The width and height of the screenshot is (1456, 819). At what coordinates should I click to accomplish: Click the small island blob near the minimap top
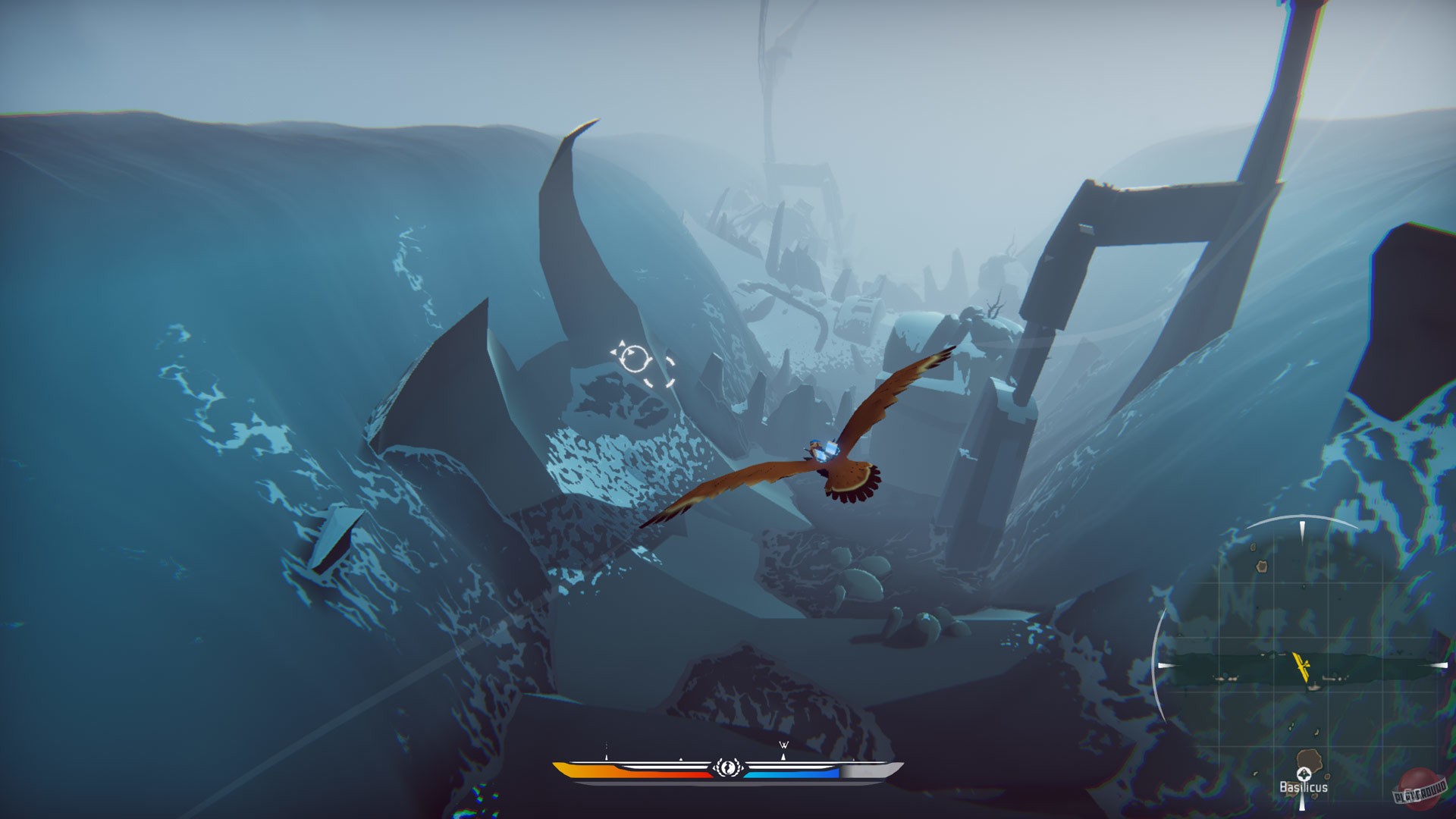(1262, 566)
